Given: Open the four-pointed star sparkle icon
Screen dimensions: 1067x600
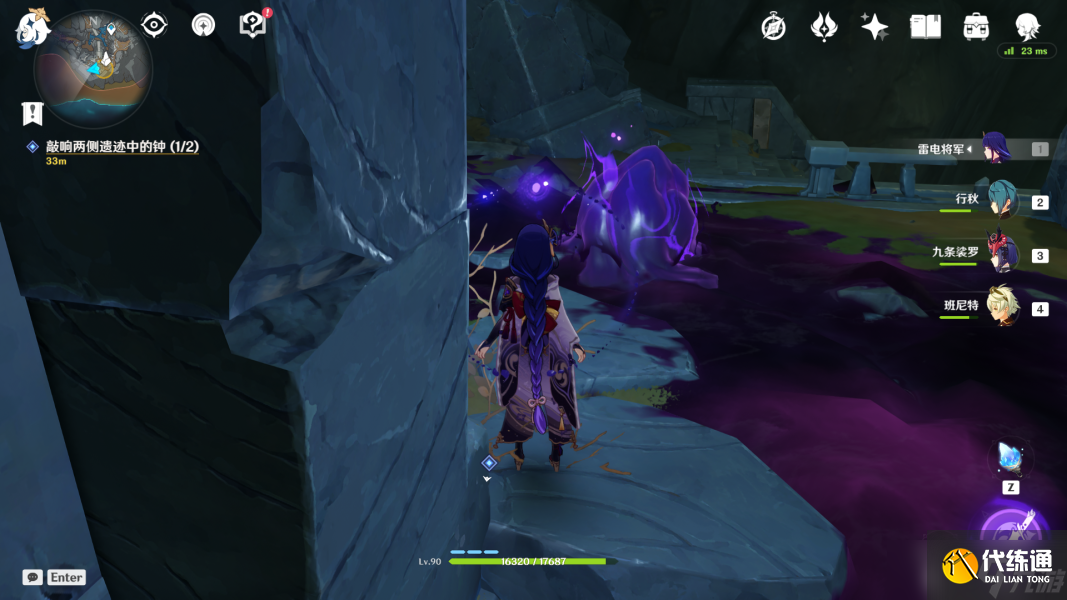Looking at the screenshot, I should tap(875, 27).
